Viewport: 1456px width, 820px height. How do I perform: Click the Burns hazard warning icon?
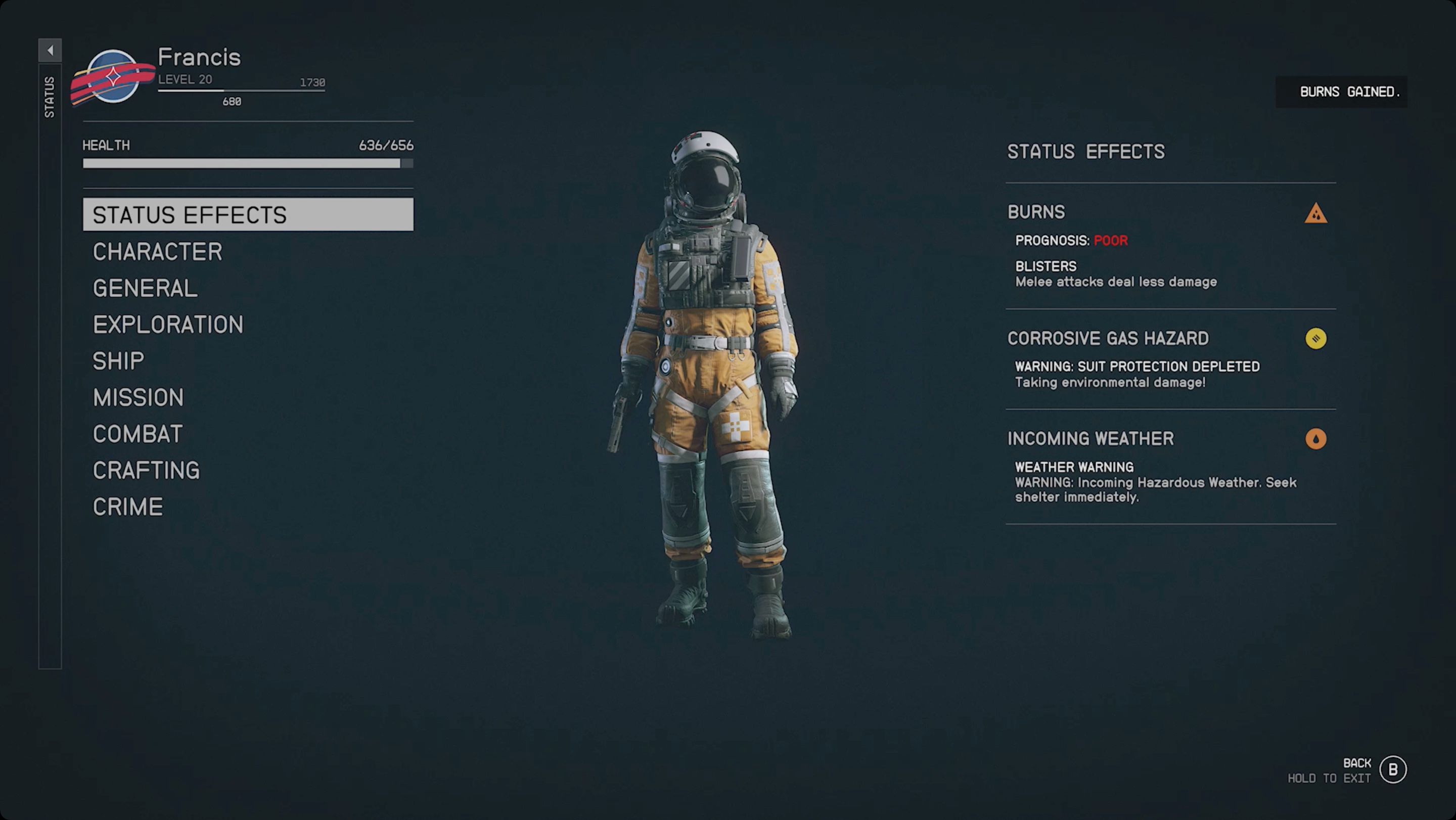1315,214
